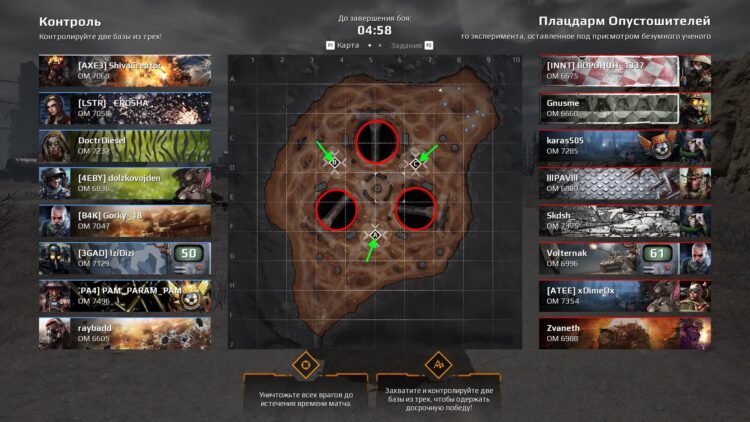Open the xDimeDx player entry
750x422 pixels.
(x=625, y=296)
